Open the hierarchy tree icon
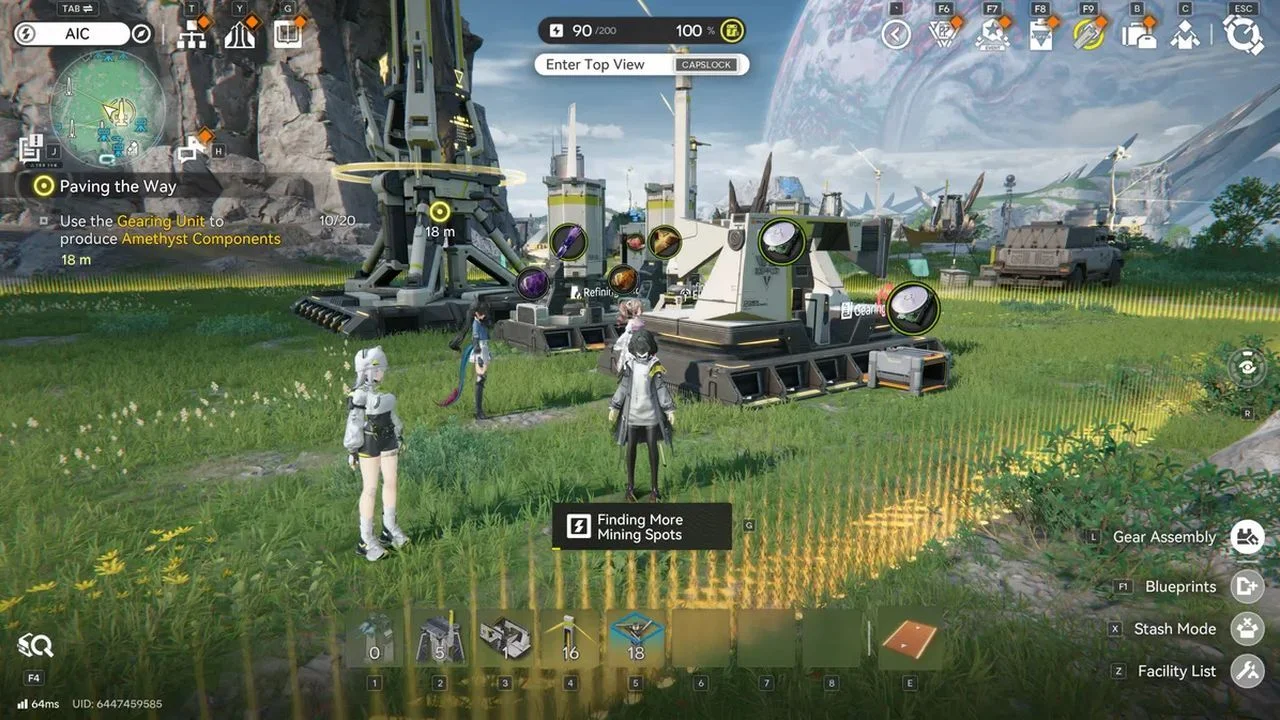This screenshot has height=720, width=1280. 192,35
